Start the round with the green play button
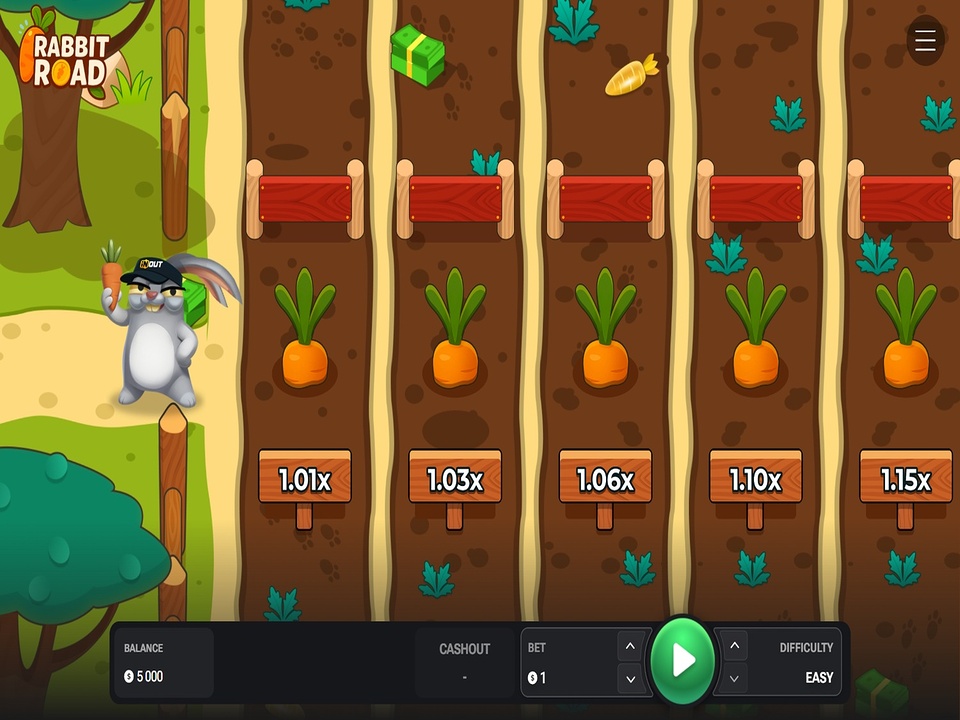This screenshot has width=960, height=720. [683, 660]
